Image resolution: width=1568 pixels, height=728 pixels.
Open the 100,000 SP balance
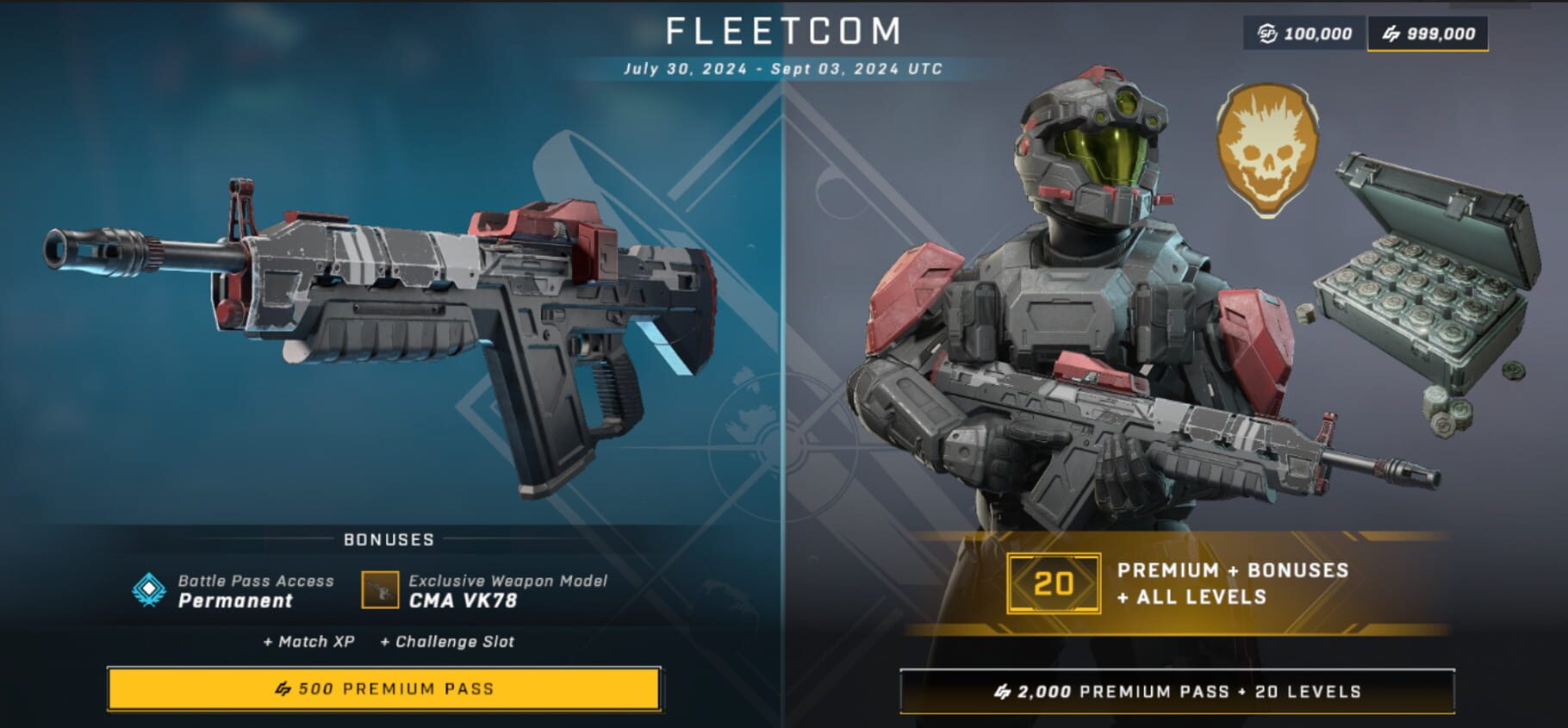tap(1304, 34)
